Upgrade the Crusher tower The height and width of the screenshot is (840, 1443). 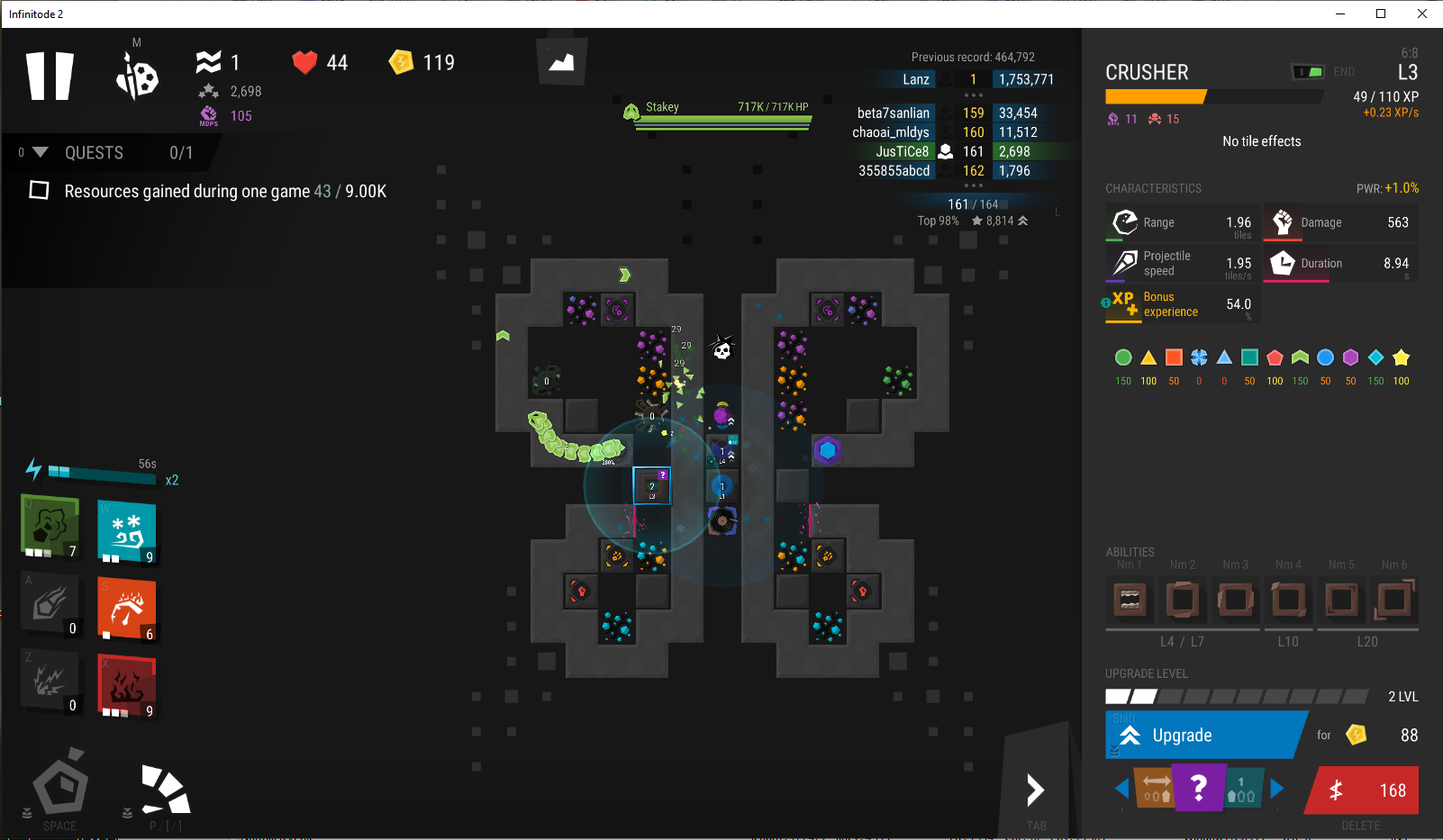[1204, 736]
